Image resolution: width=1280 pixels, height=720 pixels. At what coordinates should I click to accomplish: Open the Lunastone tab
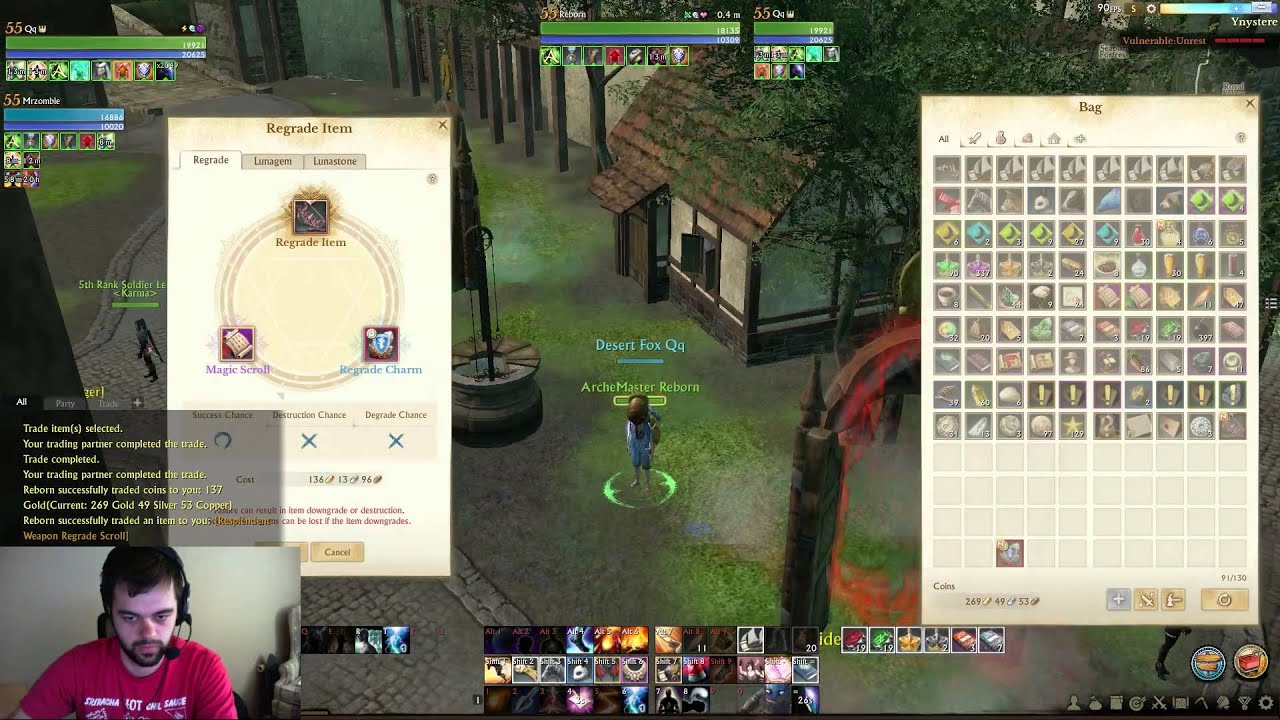tap(334, 161)
